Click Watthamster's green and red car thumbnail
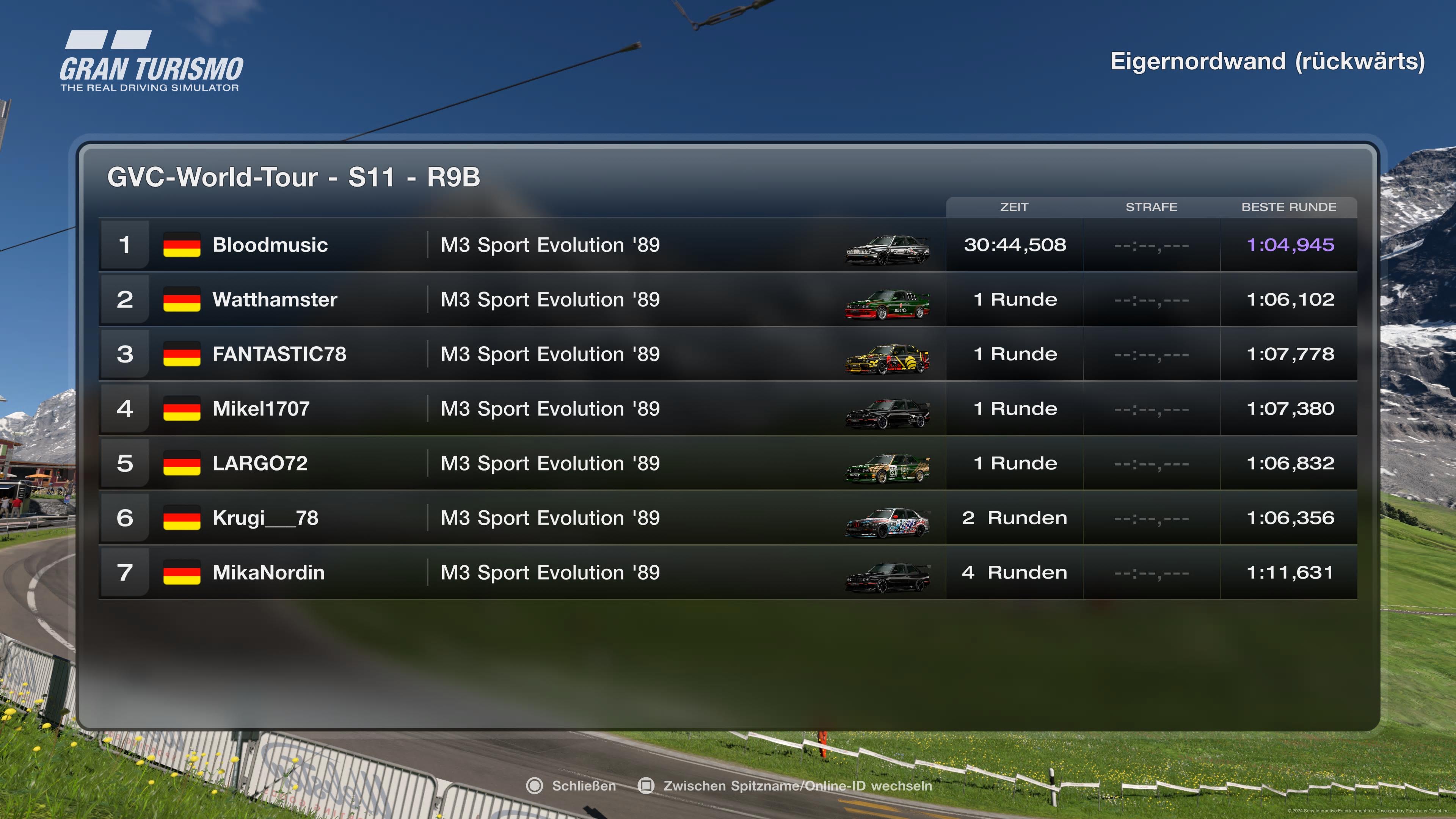This screenshot has width=1456, height=819. 887,304
